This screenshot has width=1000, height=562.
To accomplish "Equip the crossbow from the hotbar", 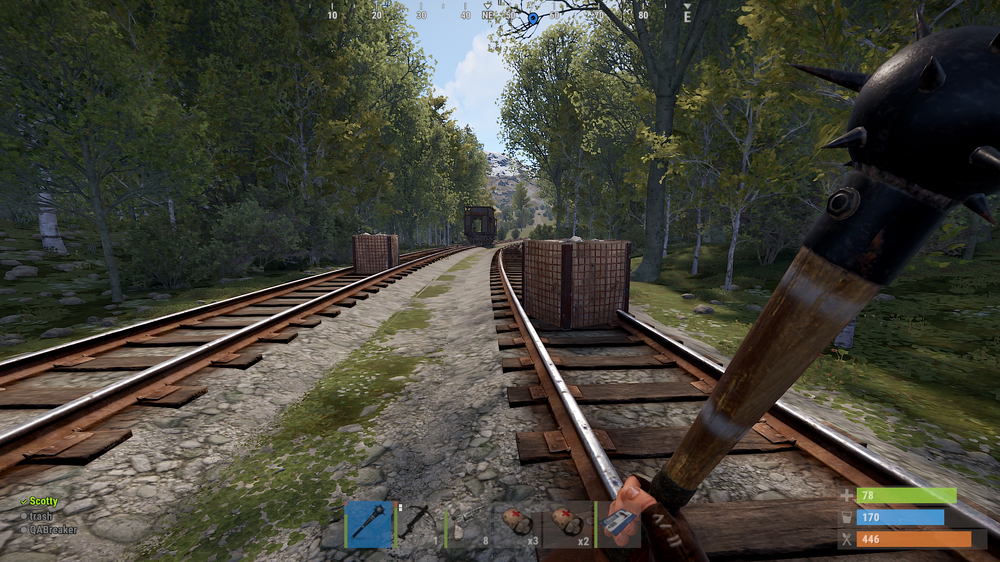I will point(419,525).
